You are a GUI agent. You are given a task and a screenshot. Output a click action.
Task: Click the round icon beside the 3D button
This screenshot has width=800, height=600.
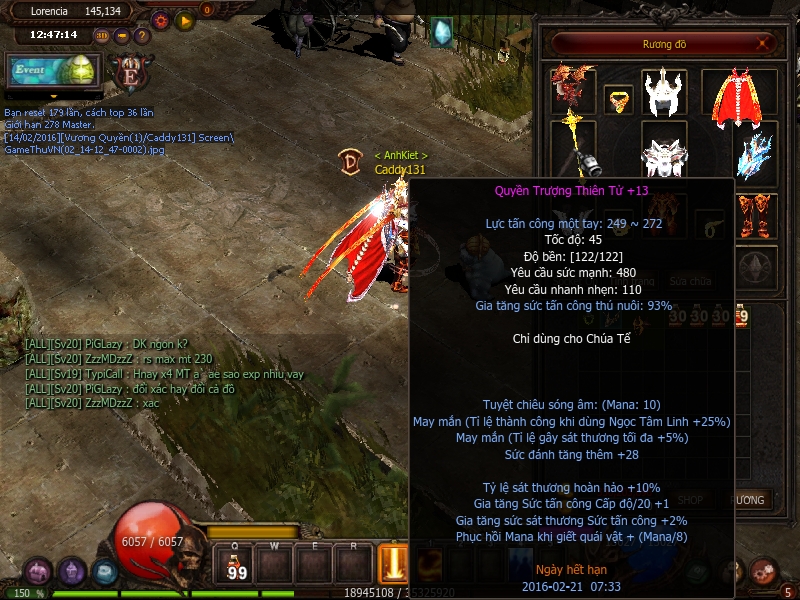coord(122,36)
